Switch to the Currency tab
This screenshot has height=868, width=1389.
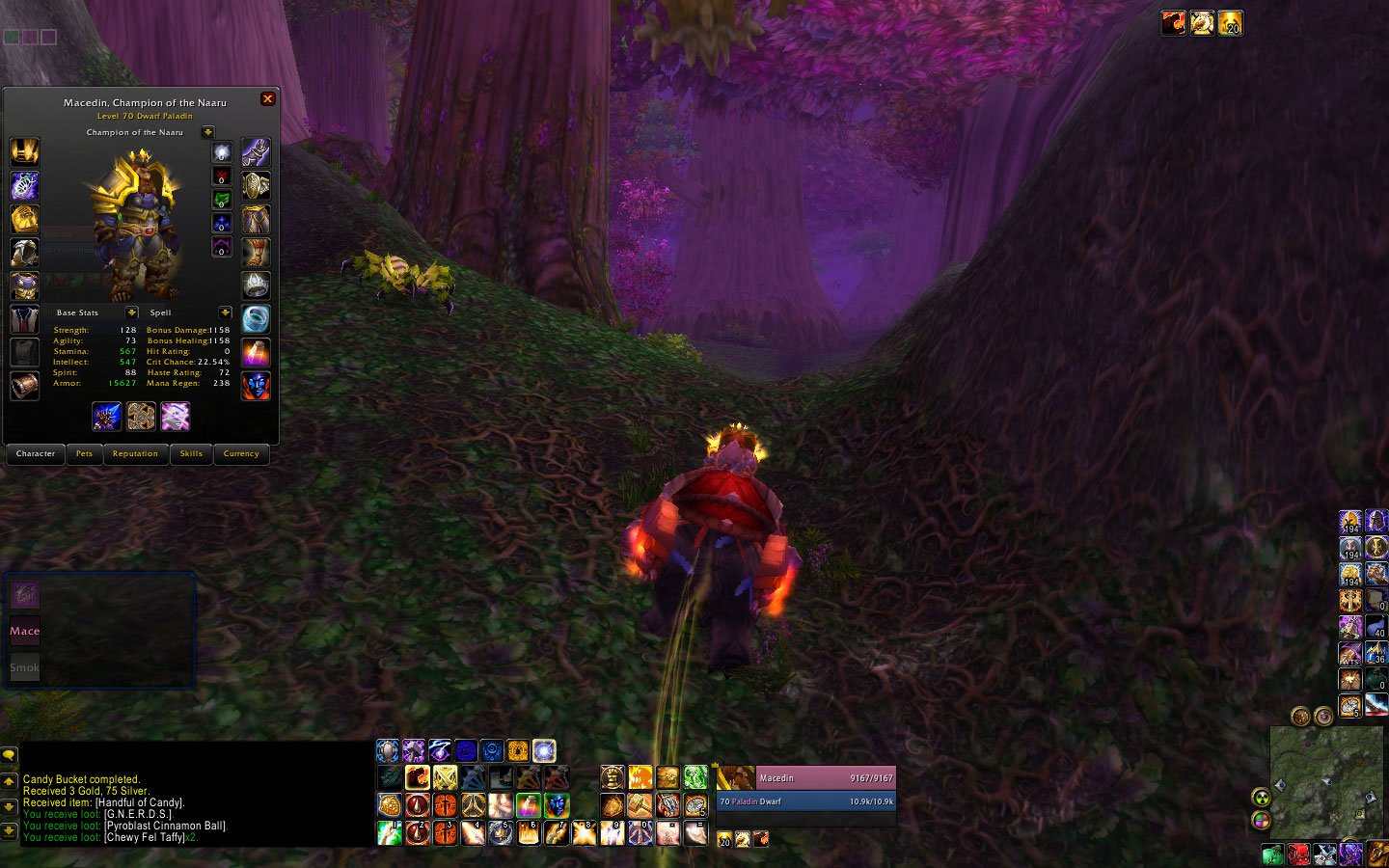(241, 454)
